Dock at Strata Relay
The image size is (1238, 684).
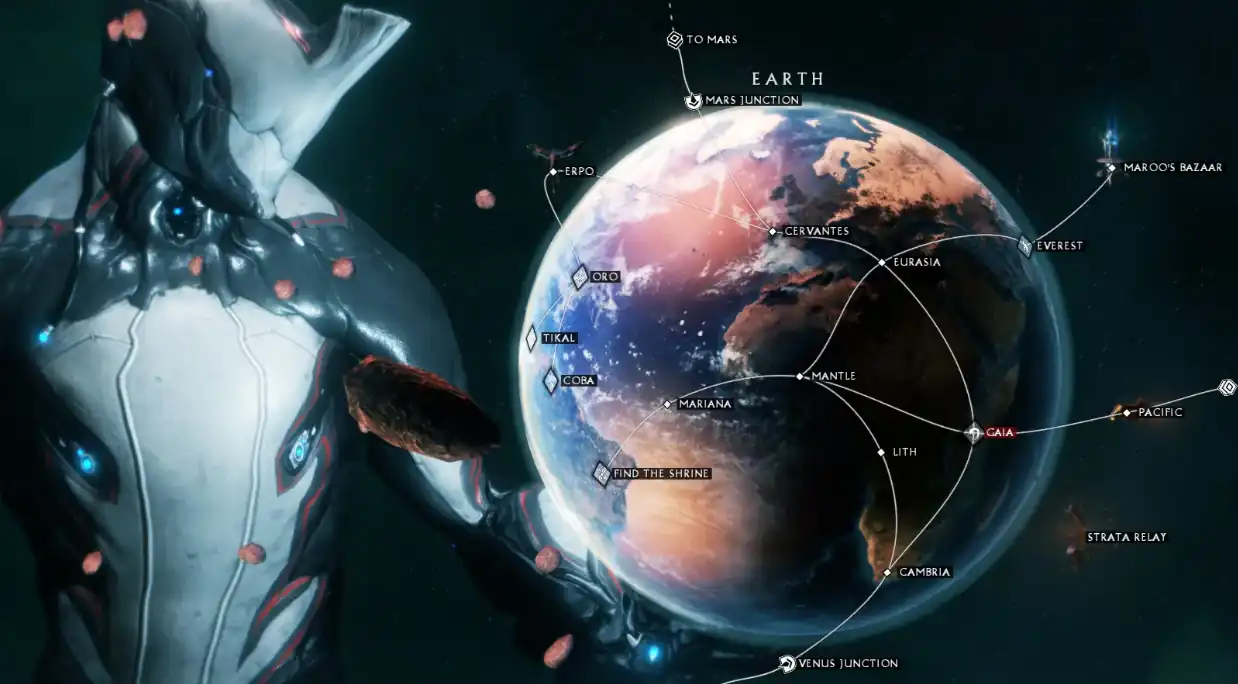(x=1077, y=537)
